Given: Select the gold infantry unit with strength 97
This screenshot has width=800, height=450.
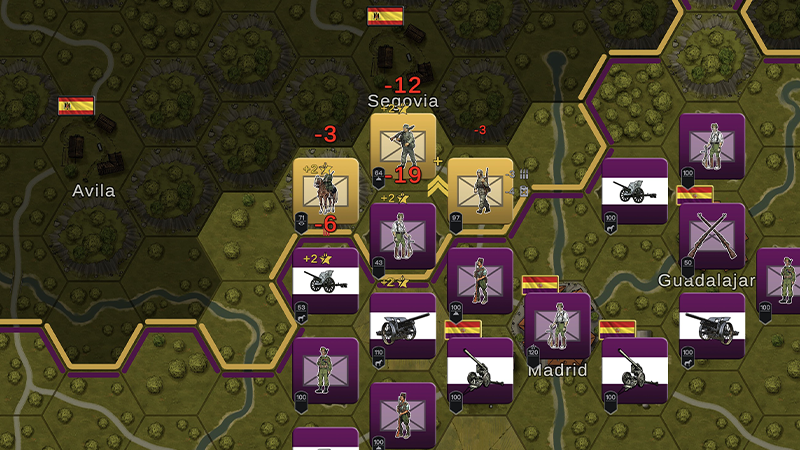Looking at the screenshot, I should click(x=480, y=190).
